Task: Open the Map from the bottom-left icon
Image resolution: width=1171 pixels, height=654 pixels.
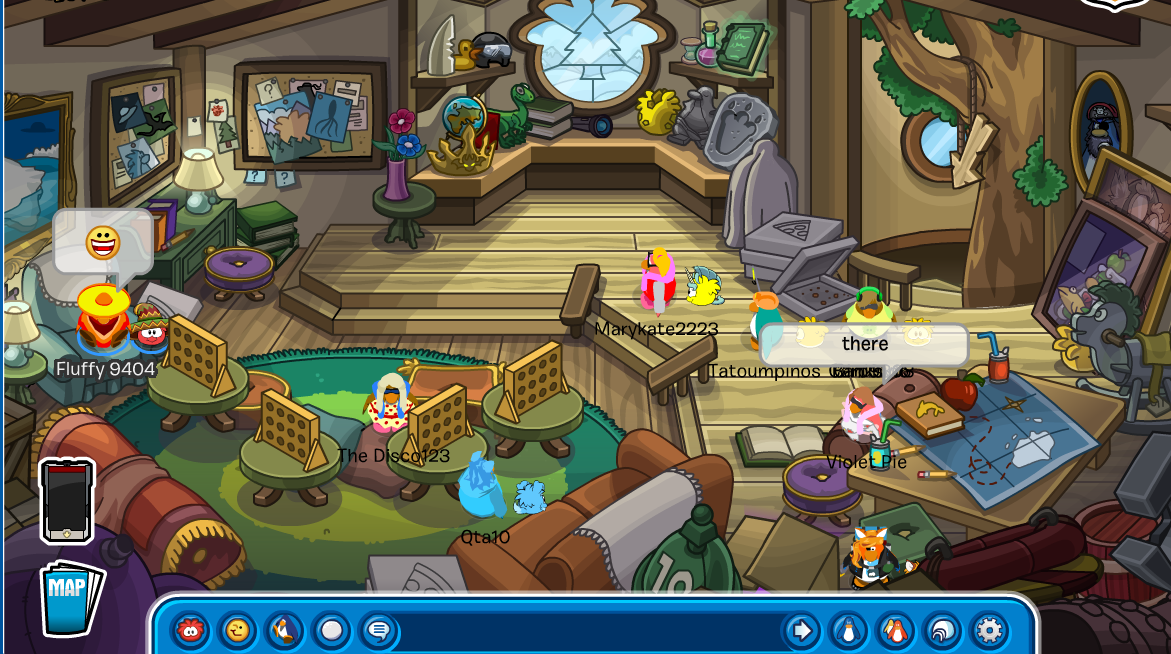Action: [x=70, y=597]
